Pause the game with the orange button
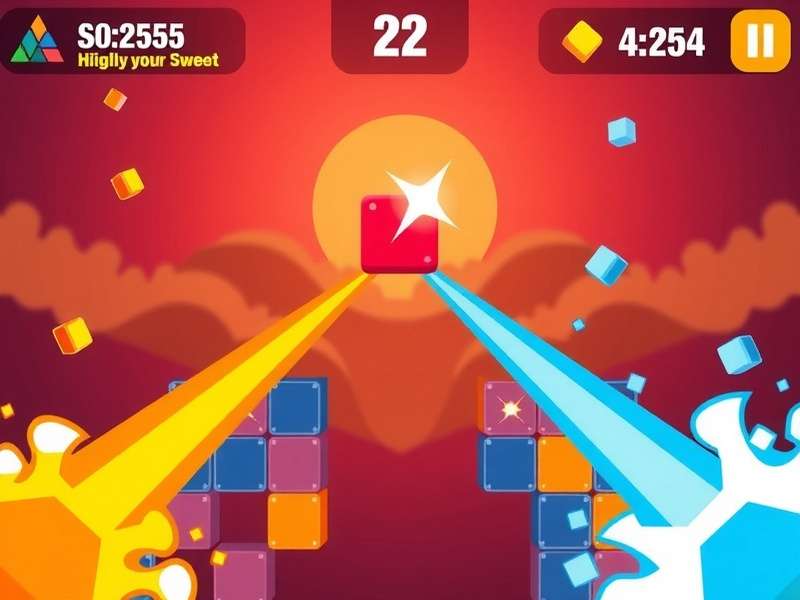 760,41
